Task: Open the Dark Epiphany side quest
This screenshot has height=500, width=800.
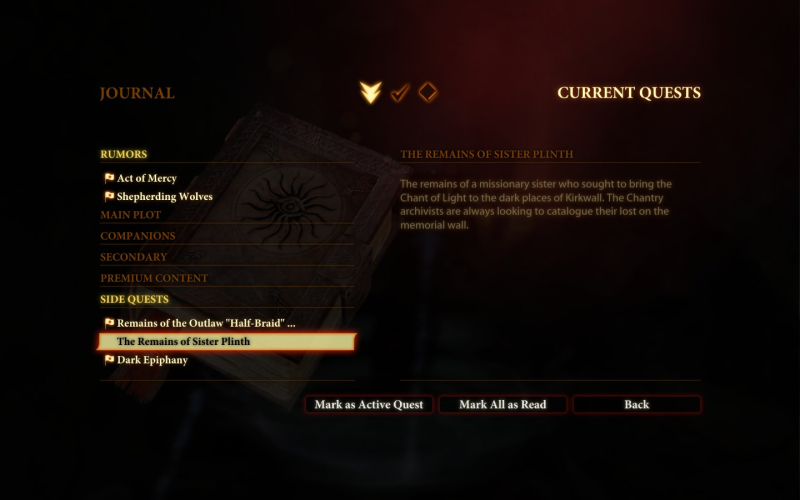Action: point(152,360)
